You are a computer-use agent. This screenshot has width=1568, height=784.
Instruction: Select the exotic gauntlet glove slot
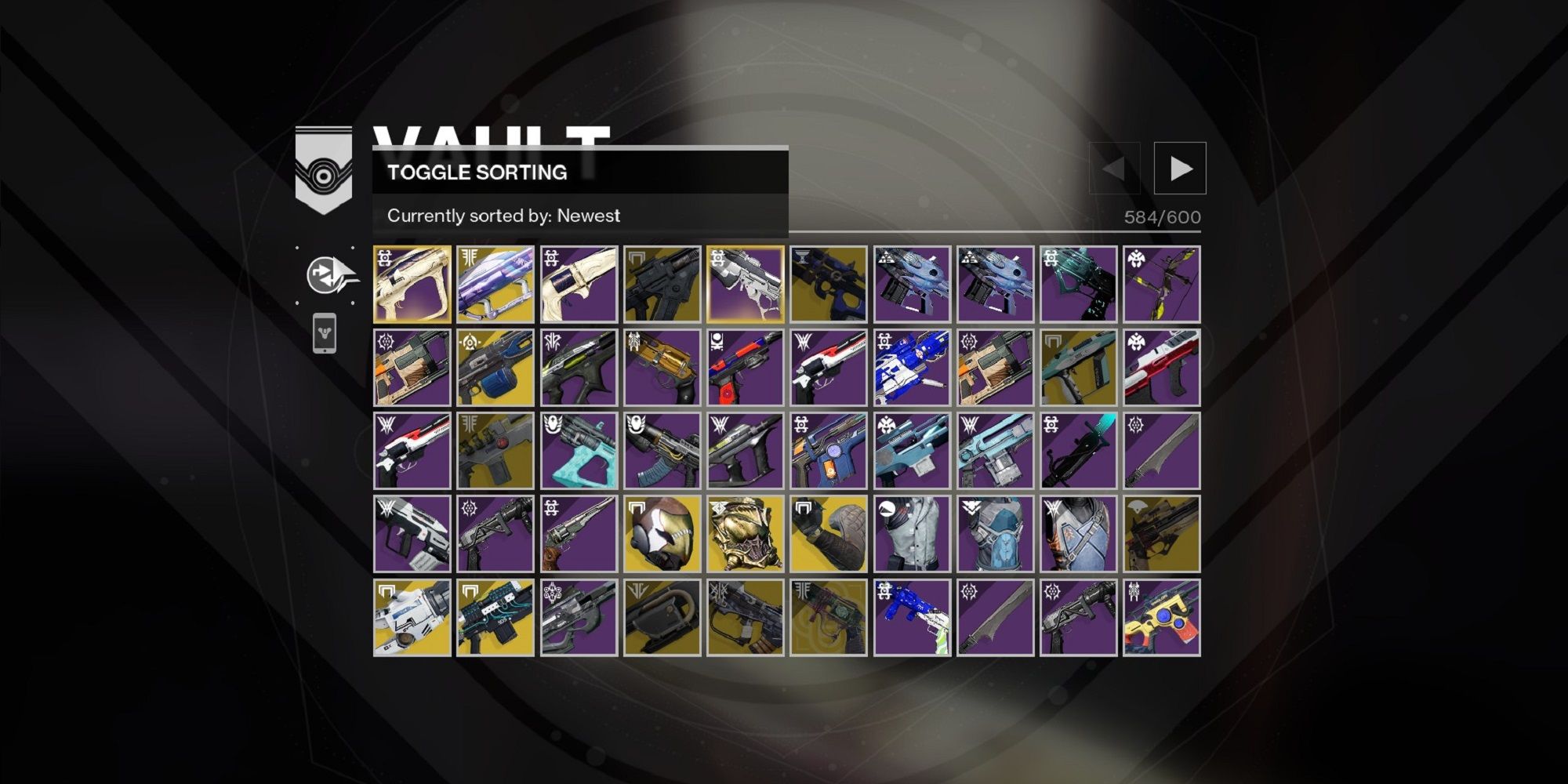click(x=829, y=534)
